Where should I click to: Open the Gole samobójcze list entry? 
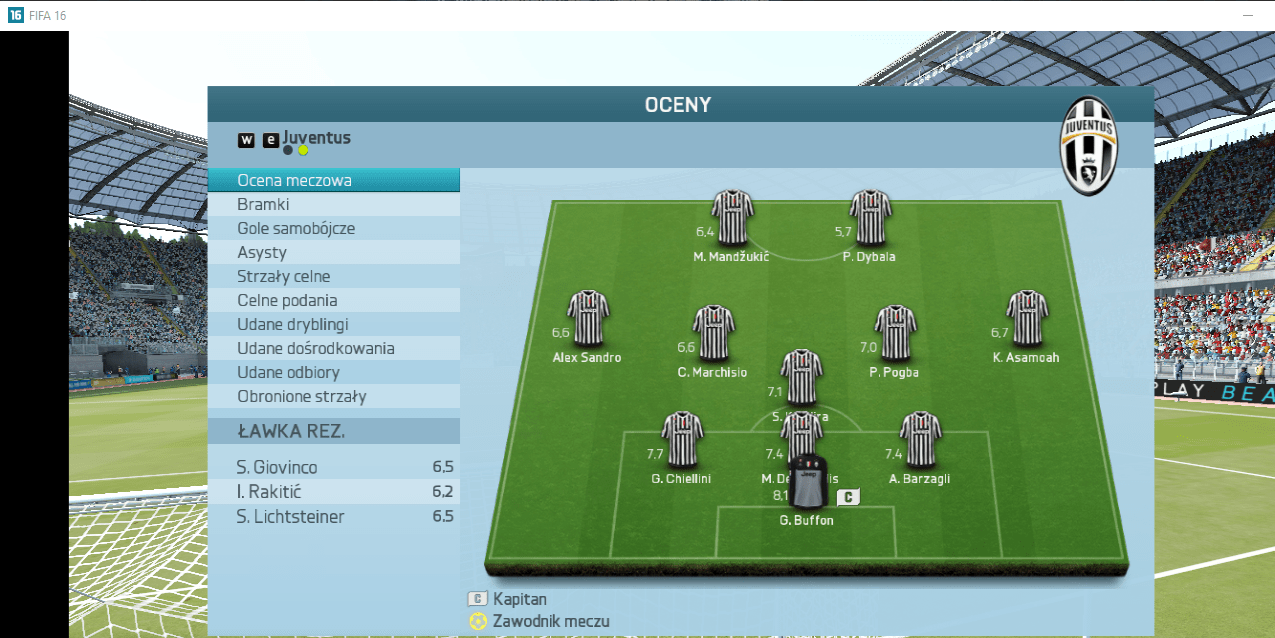[x=333, y=229]
